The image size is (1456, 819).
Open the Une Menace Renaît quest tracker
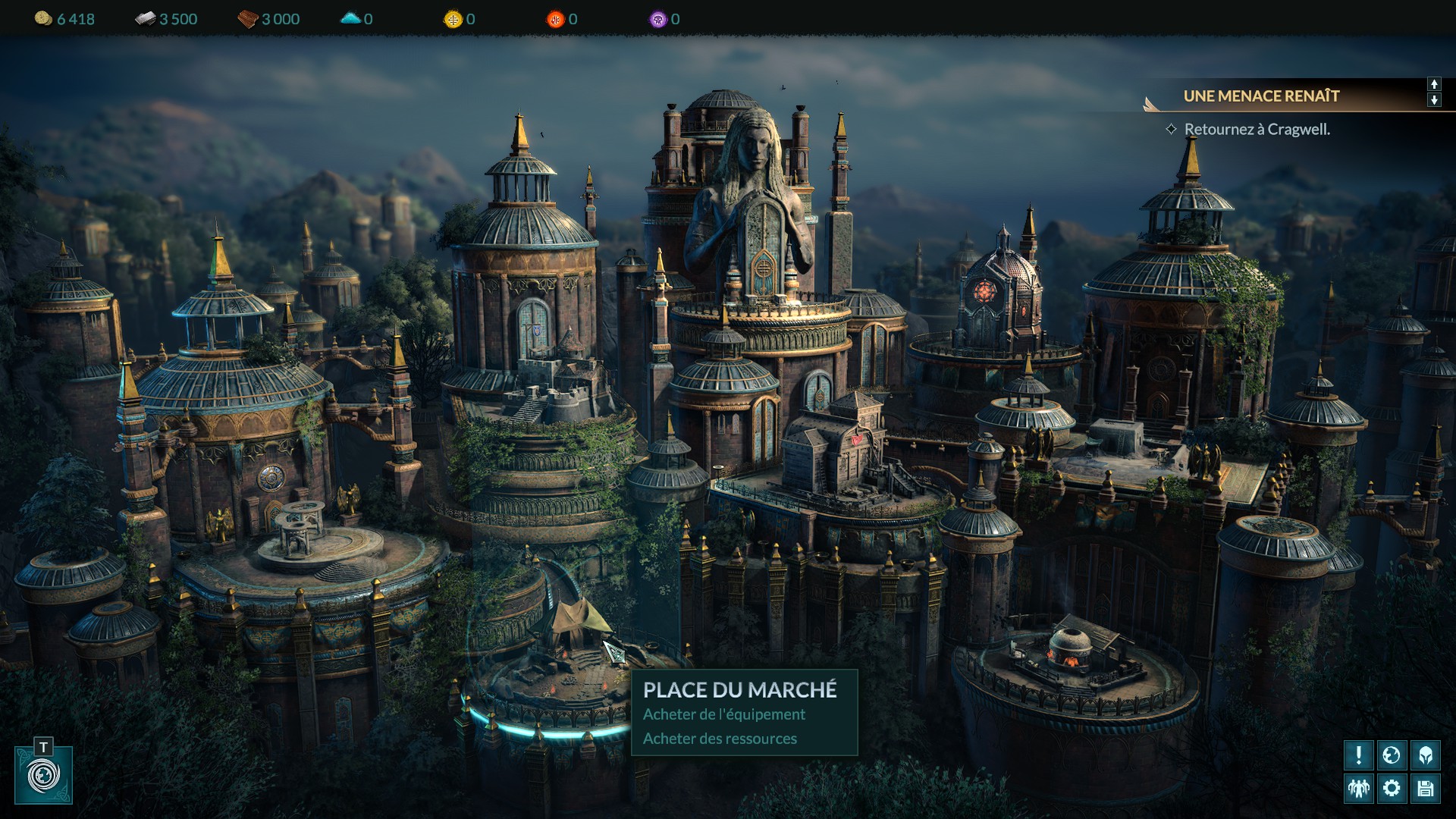click(x=1261, y=96)
